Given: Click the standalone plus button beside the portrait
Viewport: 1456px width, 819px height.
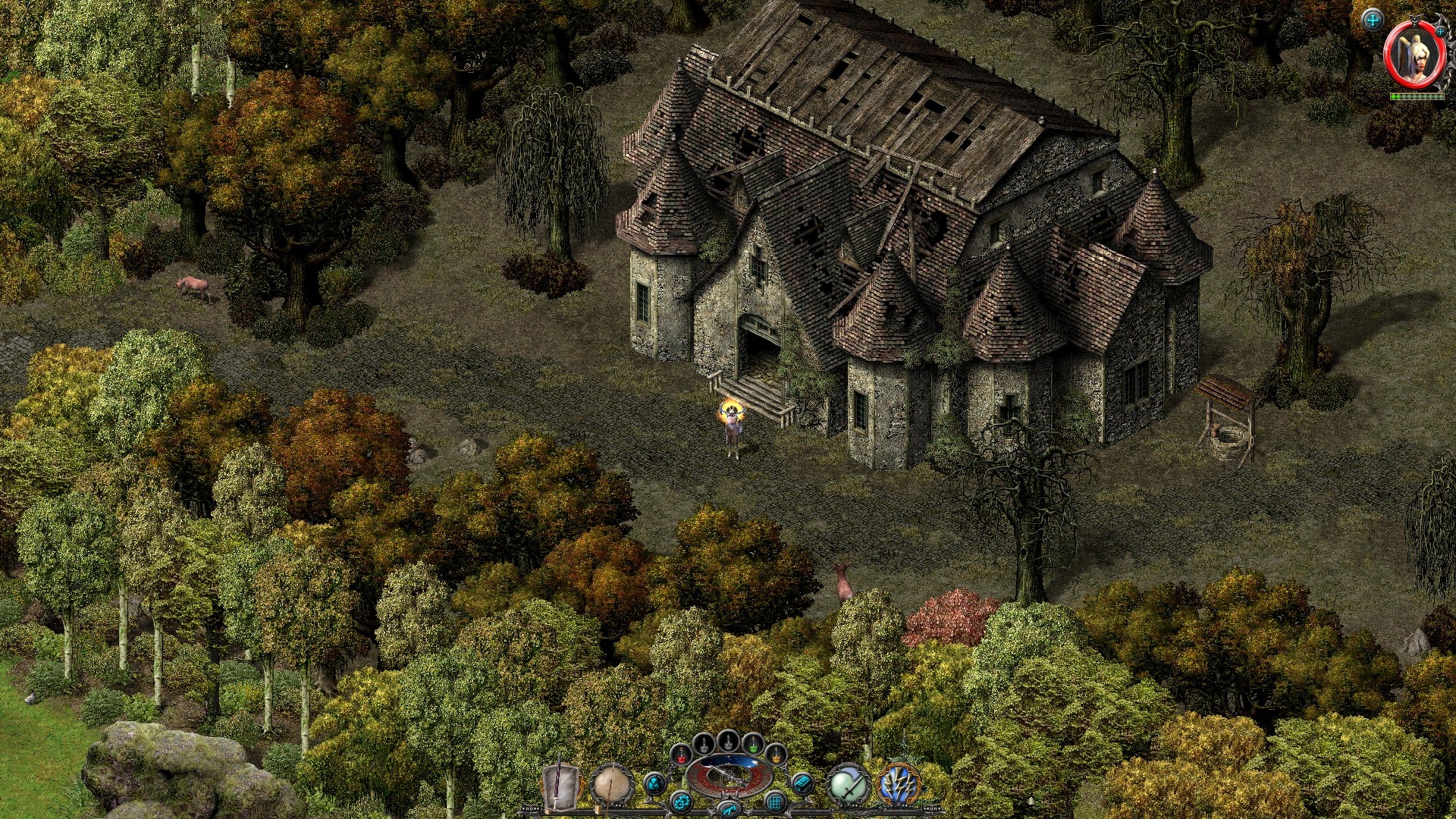Looking at the screenshot, I should [x=1373, y=20].
